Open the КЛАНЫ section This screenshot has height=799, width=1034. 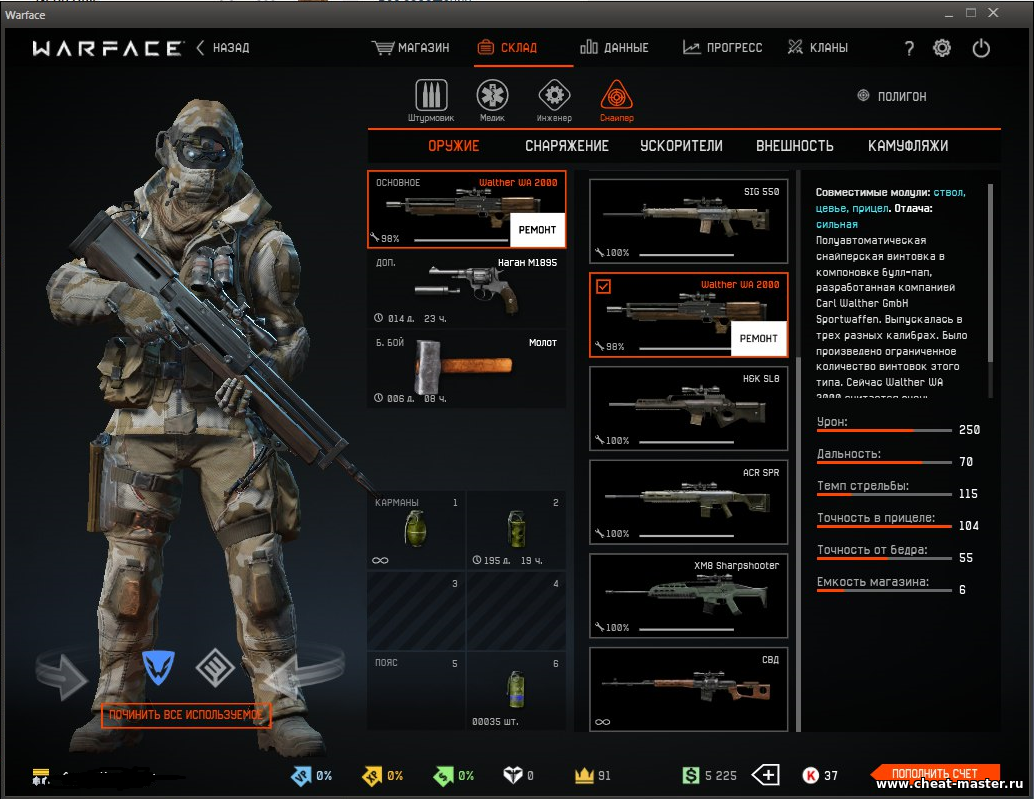pyautogui.click(x=817, y=48)
